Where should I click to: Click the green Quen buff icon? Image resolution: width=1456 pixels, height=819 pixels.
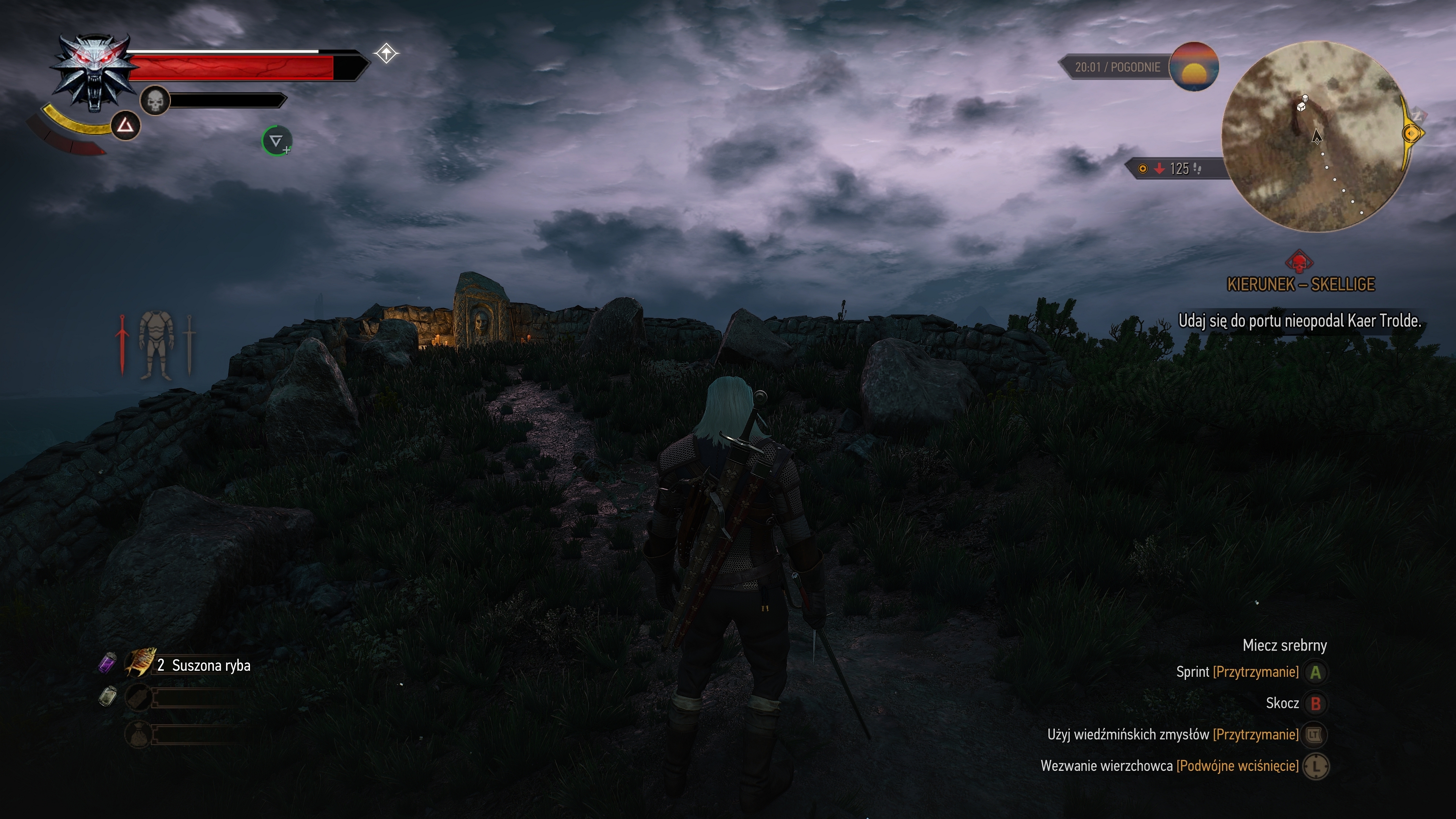[x=276, y=141]
